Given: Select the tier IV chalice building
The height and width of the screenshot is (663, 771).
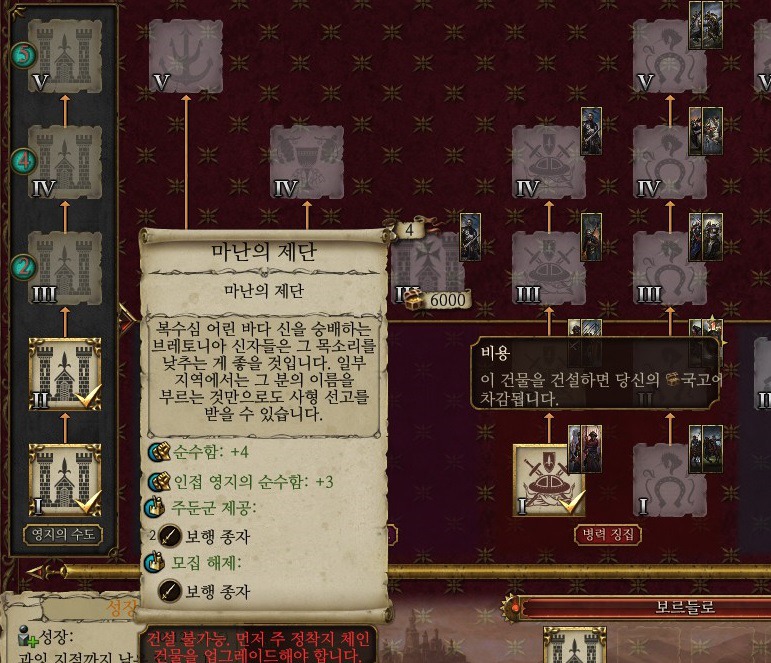Looking at the screenshot, I should tap(307, 161).
